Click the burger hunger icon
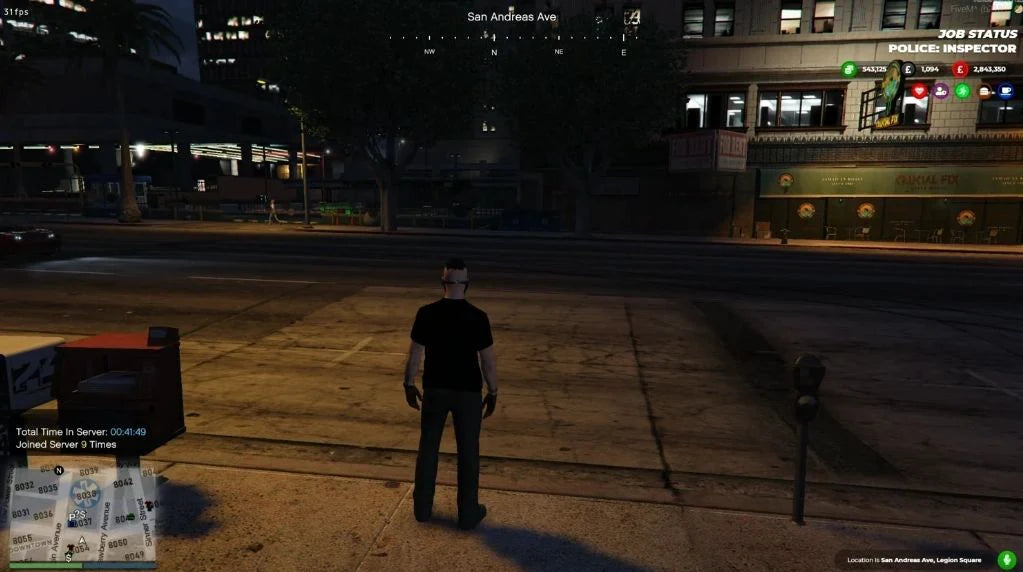The width and height of the screenshot is (1023, 572). click(x=984, y=91)
